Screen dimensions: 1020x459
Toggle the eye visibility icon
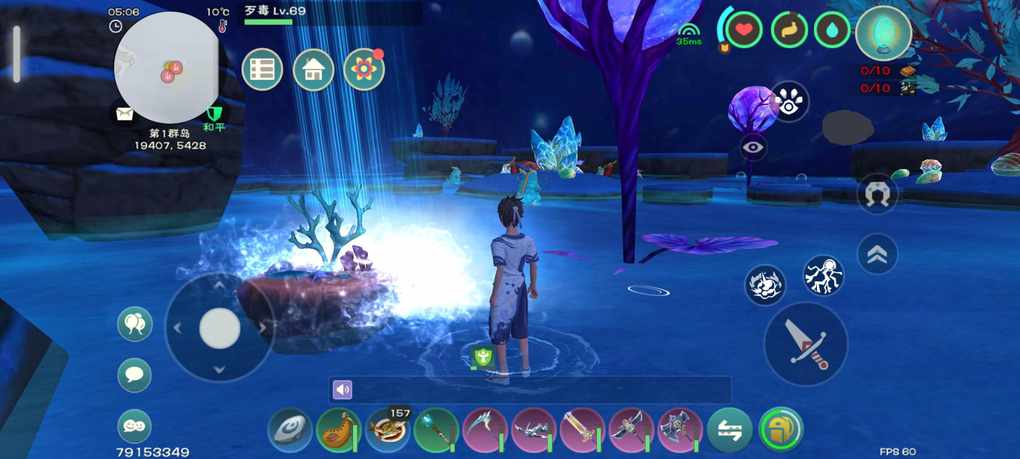[754, 147]
